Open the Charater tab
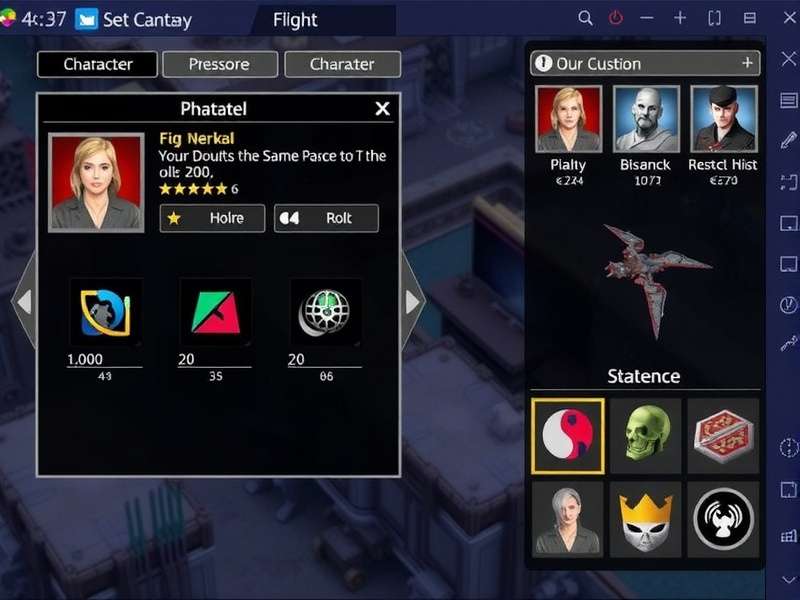Image resolution: width=800 pixels, height=600 pixels. tap(342, 64)
